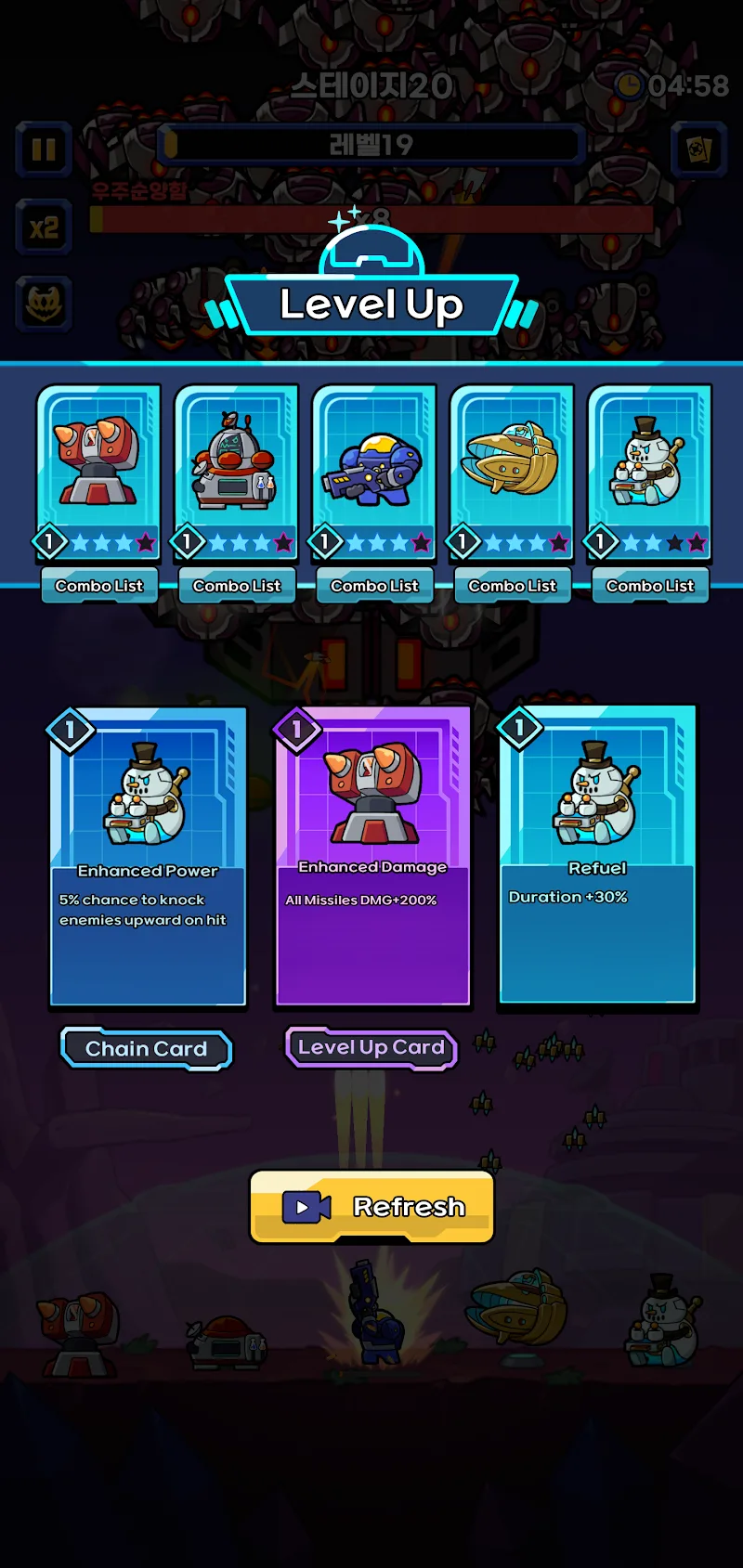Tap the Refresh video ad button

[371, 1206]
